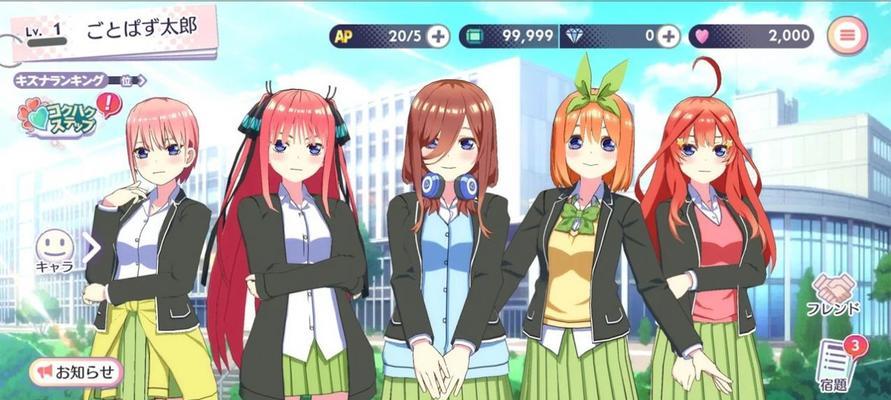This screenshot has width=891, height=400.
Task: View the キズナランキング ranking
Action: [x=78, y=80]
